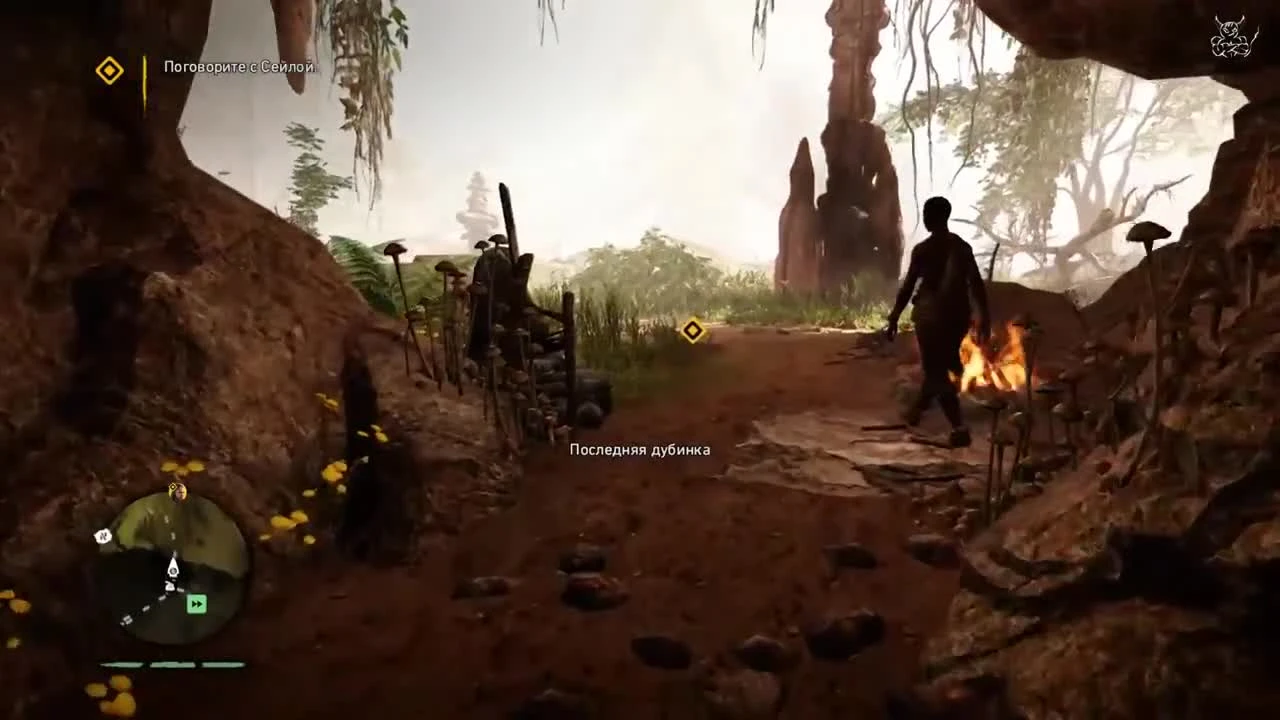The image size is (1280, 720).
Task: Select the middle health bar segment
Action: [175, 662]
